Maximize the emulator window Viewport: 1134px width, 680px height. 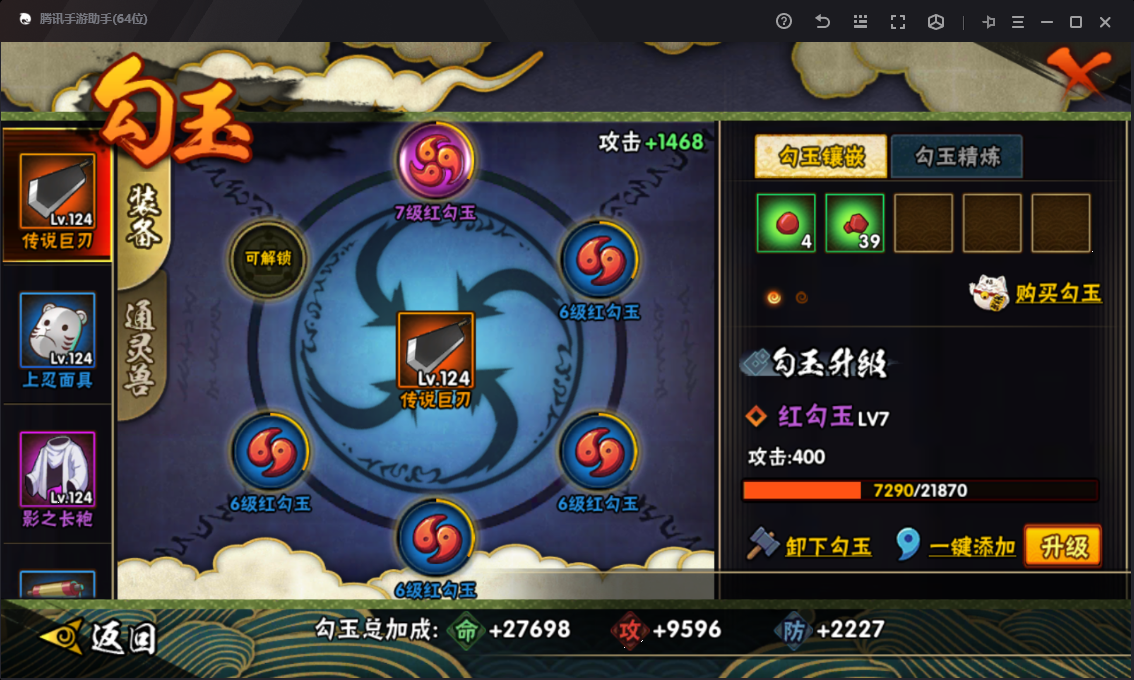point(1076,22)
